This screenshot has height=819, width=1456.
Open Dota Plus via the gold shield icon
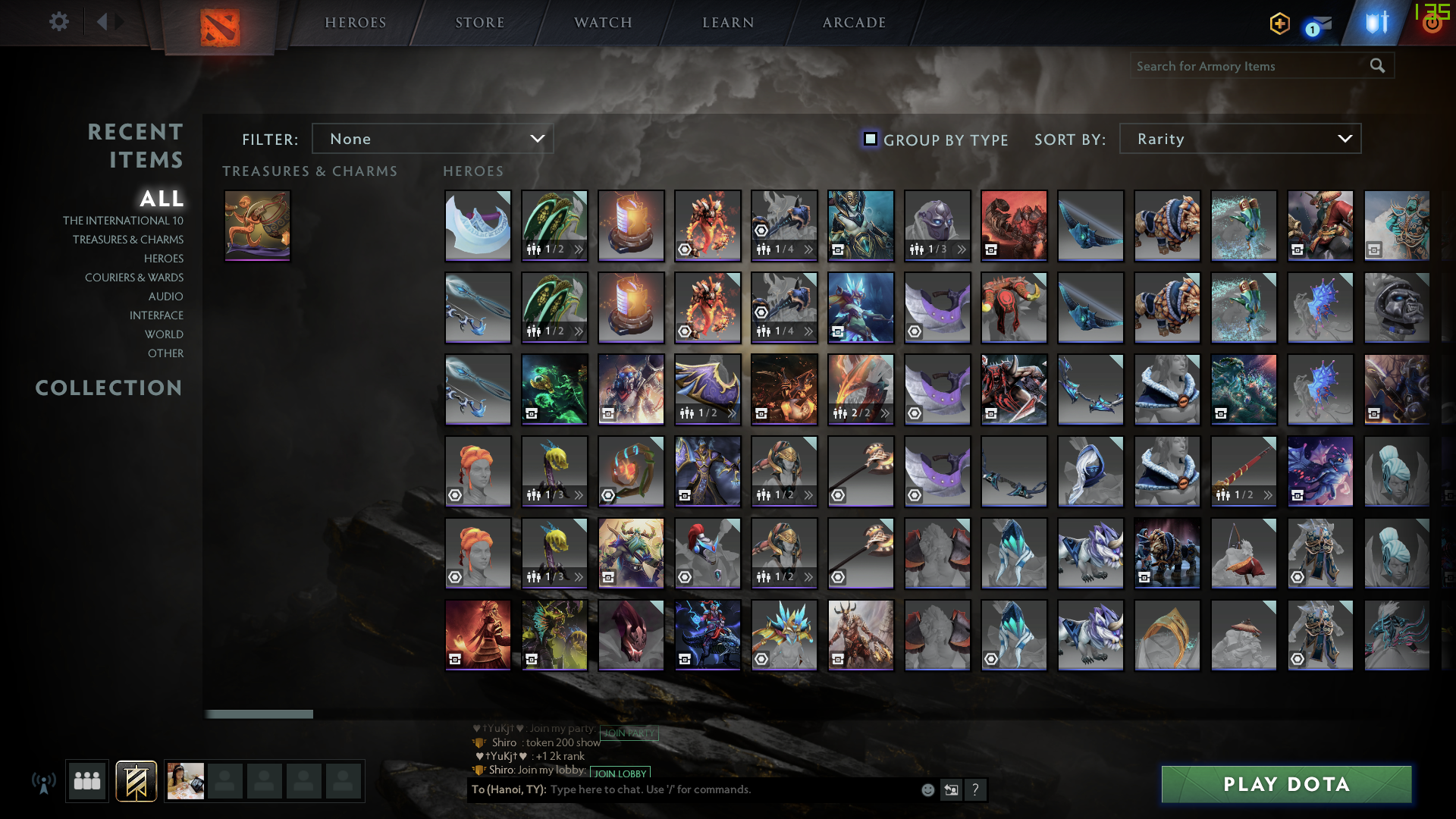click(1279, 24)
